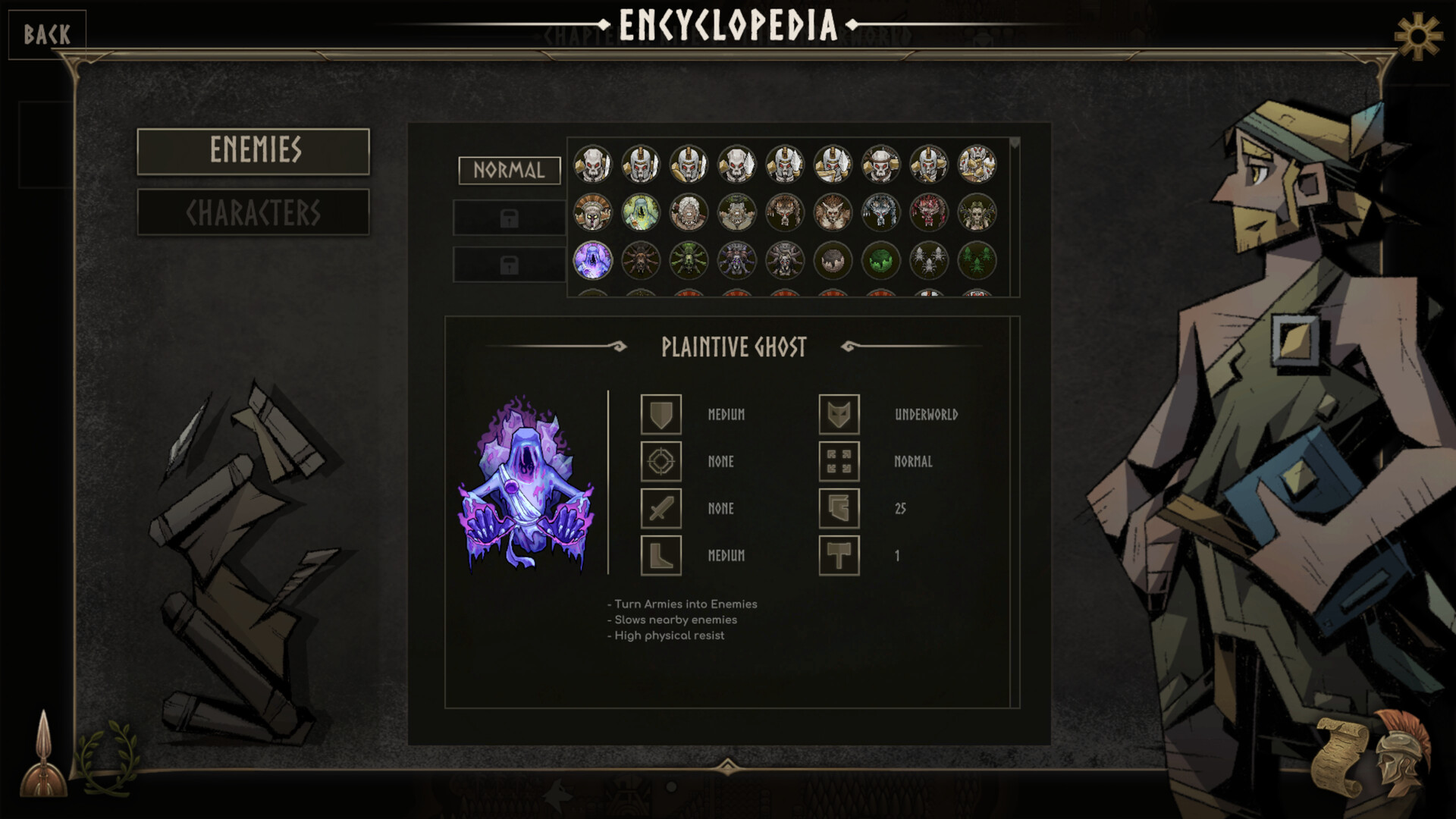The width and height of the screenshot is (1456, 819).
Task: Click the second locked difficulty padlock toggle
Action: tap(509, 264)
